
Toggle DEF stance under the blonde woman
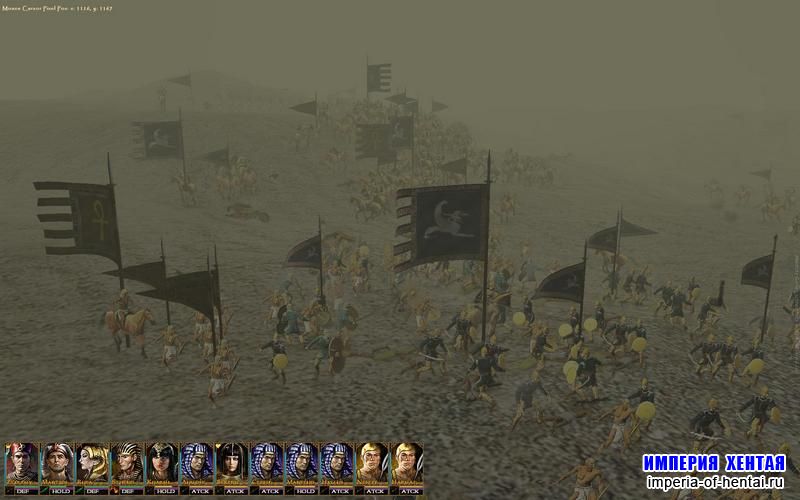(x=96, y=490)
